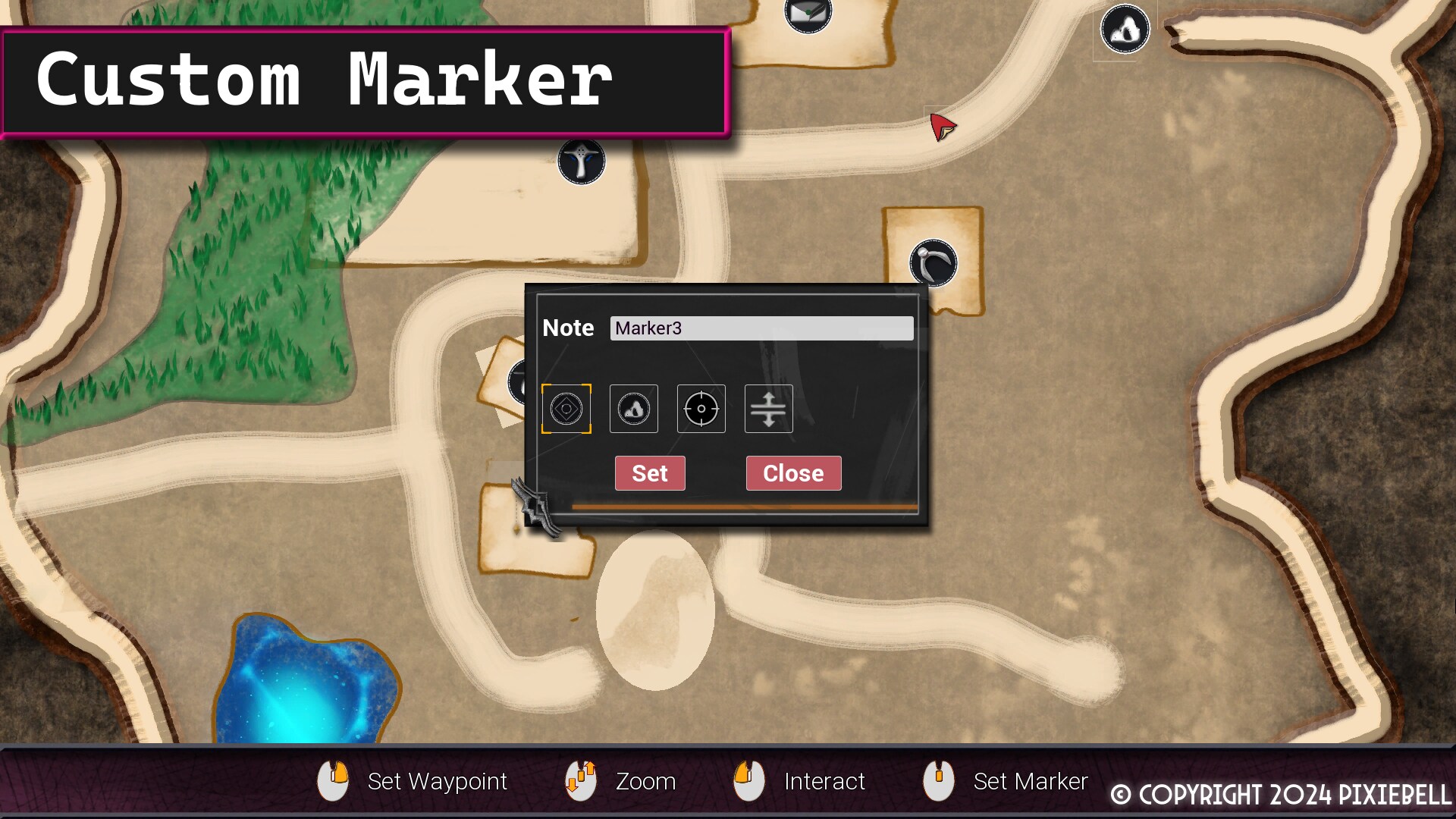Select the mountain ore marker style icon

pyautogui.click(x=633, y=409)
